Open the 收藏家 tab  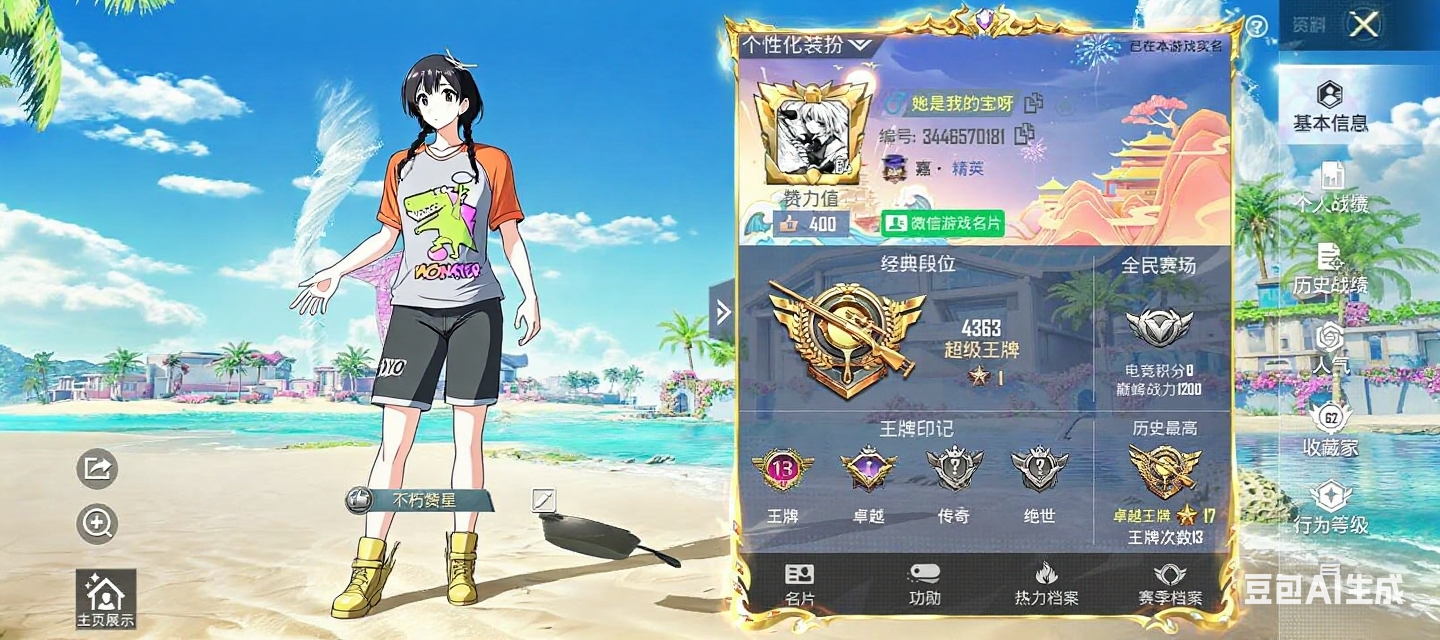(1330, 431)
